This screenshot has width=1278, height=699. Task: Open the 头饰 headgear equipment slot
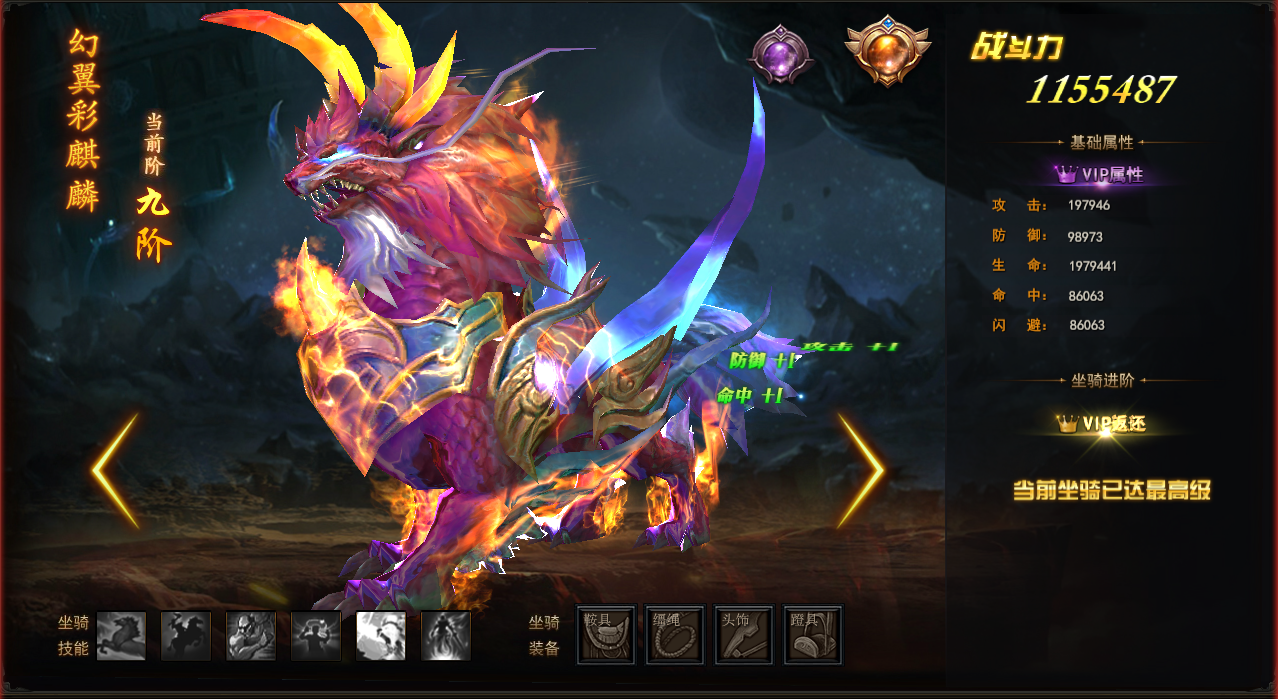pos(744,635)
